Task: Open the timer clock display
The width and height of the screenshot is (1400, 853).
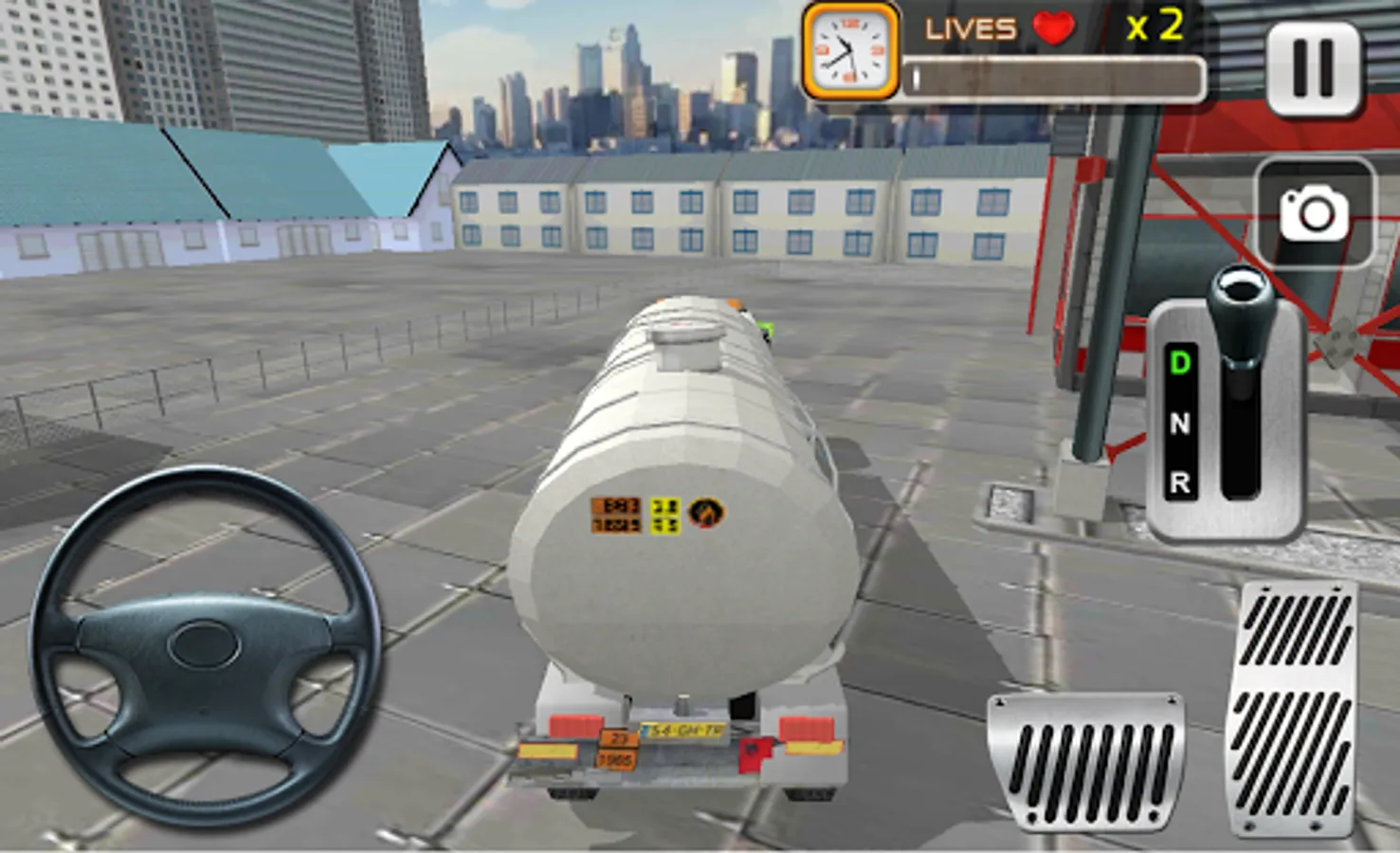Action: tap(846, 49)
